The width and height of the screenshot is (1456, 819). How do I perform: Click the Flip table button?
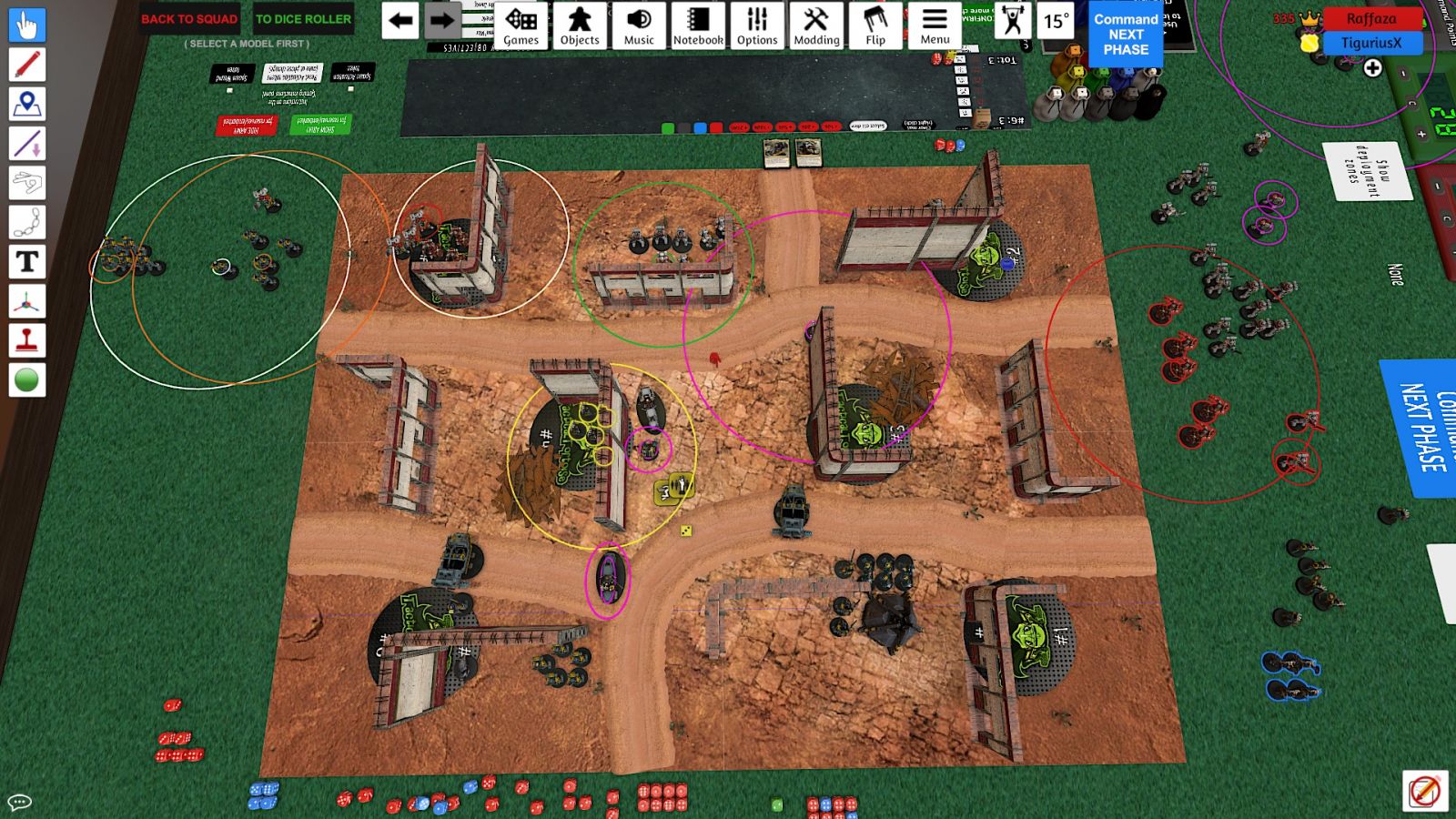click(875, 25)
